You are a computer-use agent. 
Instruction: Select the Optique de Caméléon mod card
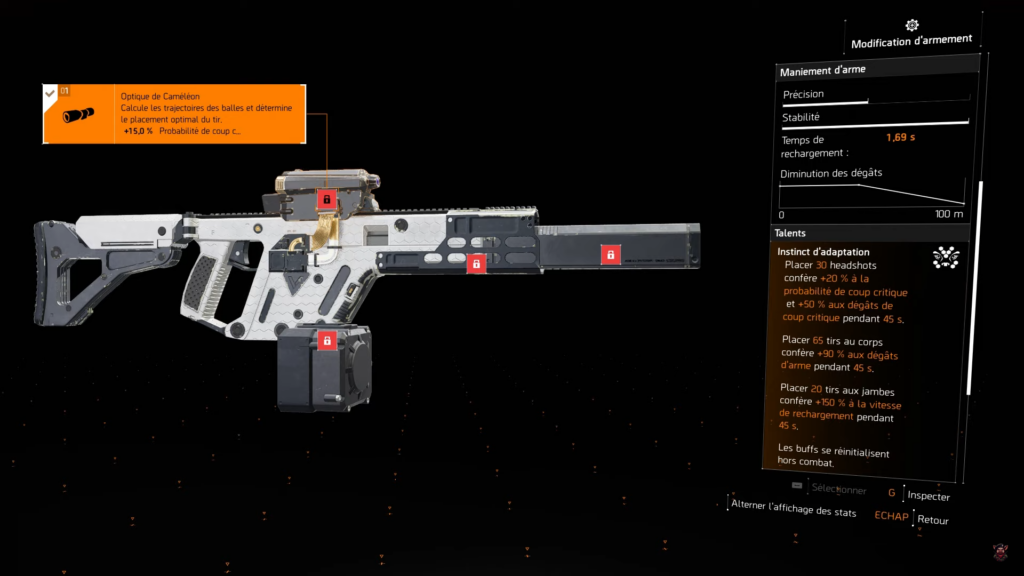174,114
